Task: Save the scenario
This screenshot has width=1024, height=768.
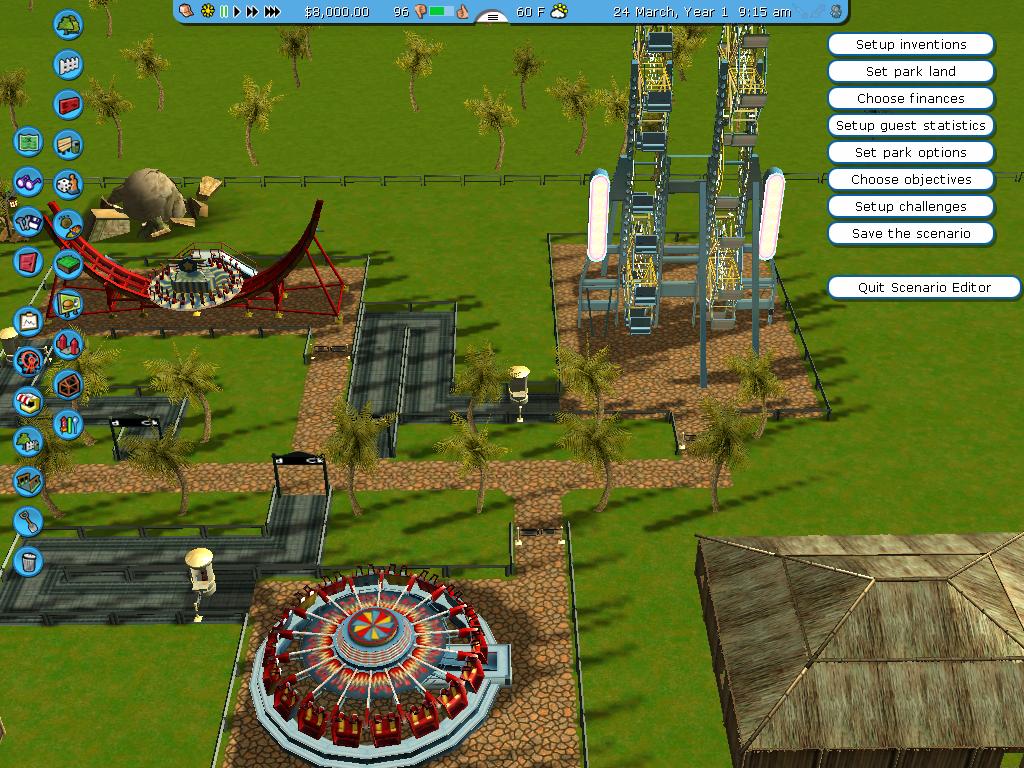Action: click(x=911, y=233)
